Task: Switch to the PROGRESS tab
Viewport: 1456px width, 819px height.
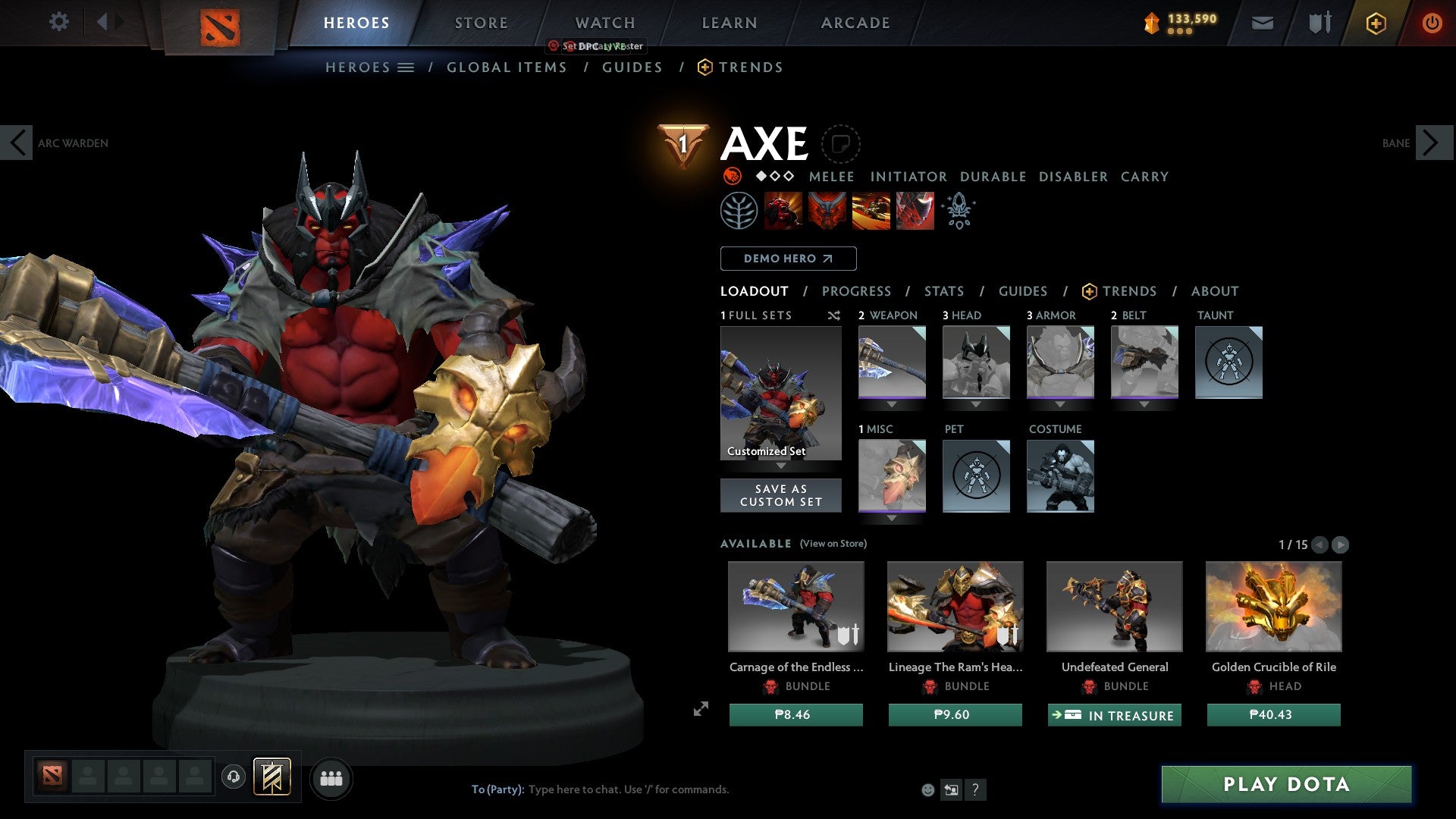Action: click(857, 290)
